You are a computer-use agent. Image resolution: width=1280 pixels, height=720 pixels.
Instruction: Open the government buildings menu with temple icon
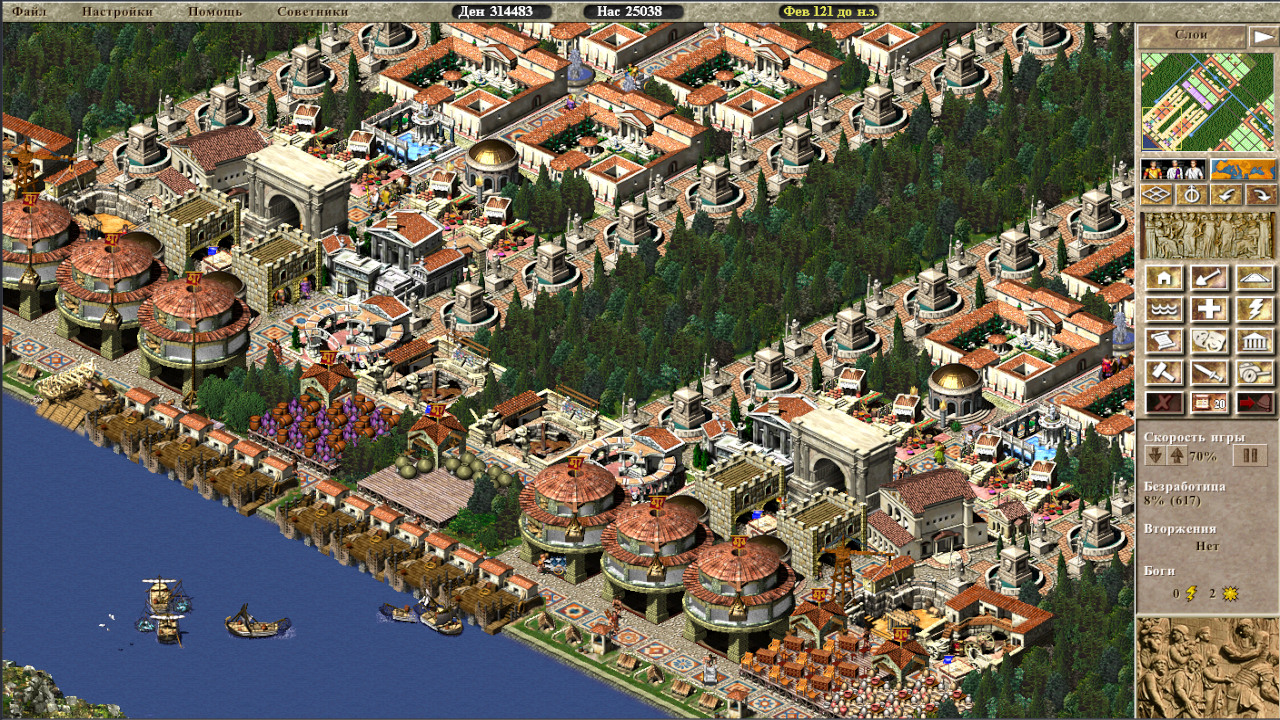[1256, 340]
